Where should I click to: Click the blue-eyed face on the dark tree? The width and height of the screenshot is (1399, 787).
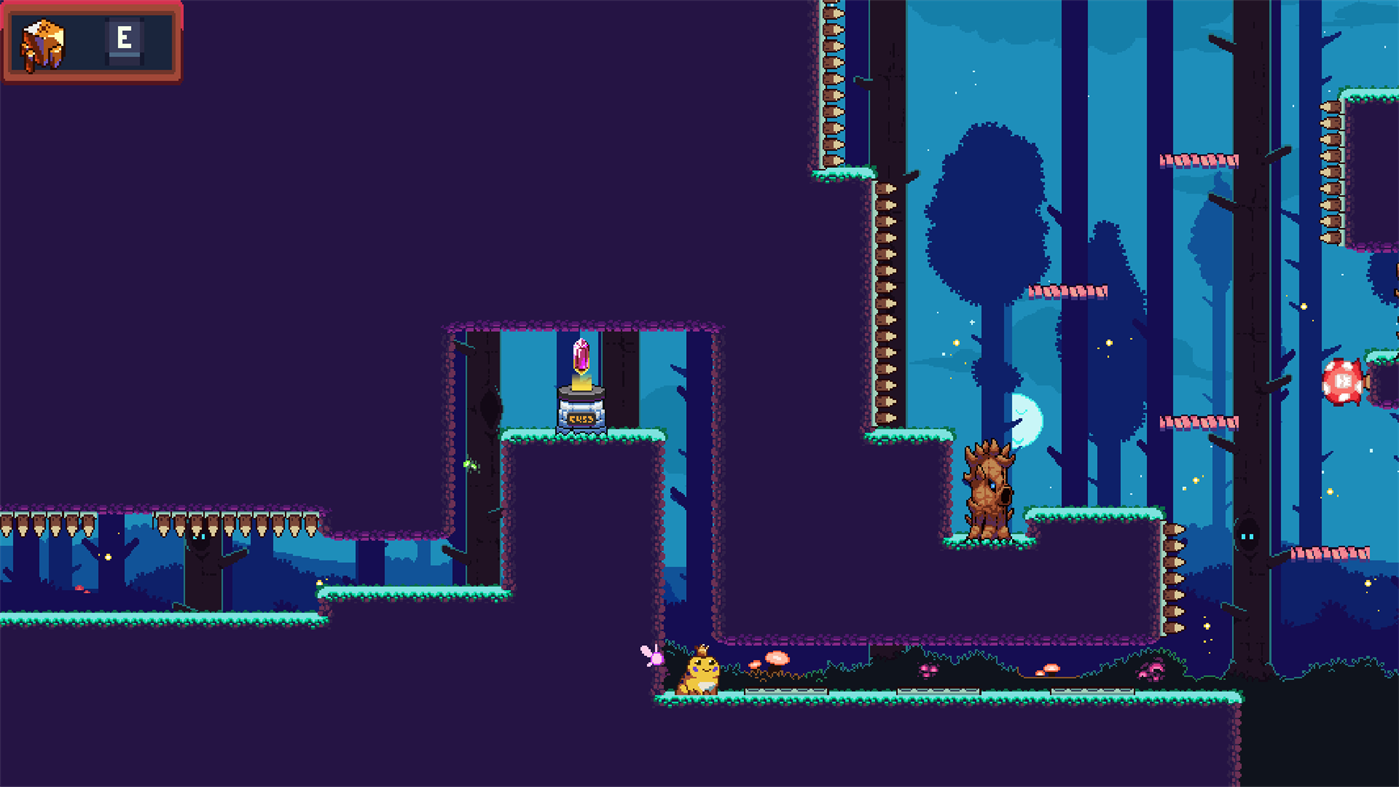click(1247, 536)
